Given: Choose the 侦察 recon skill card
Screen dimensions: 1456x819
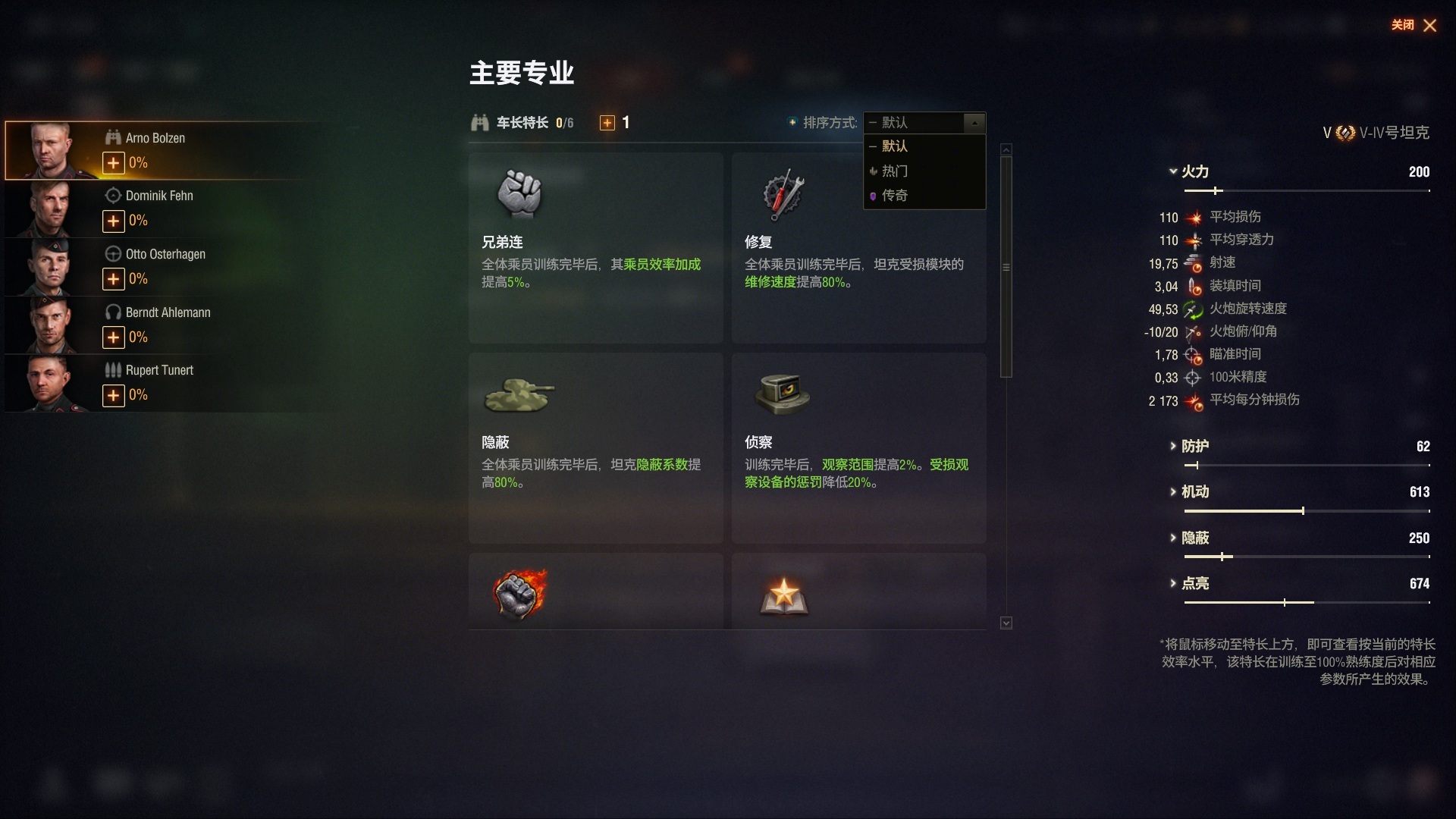Looking at the screenshot, I should click(x=858, y=447).
